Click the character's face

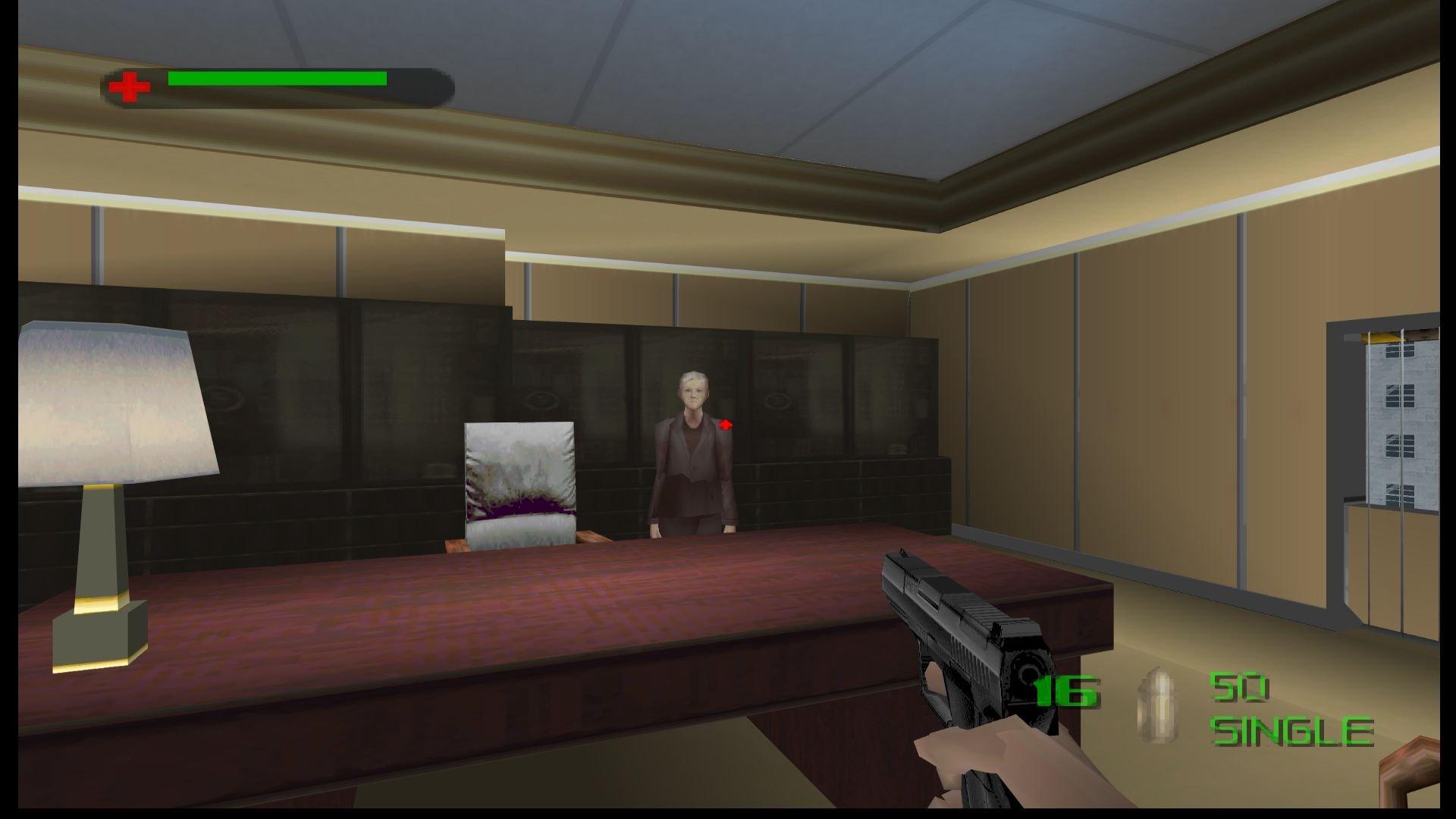click(x=692, y=394)
